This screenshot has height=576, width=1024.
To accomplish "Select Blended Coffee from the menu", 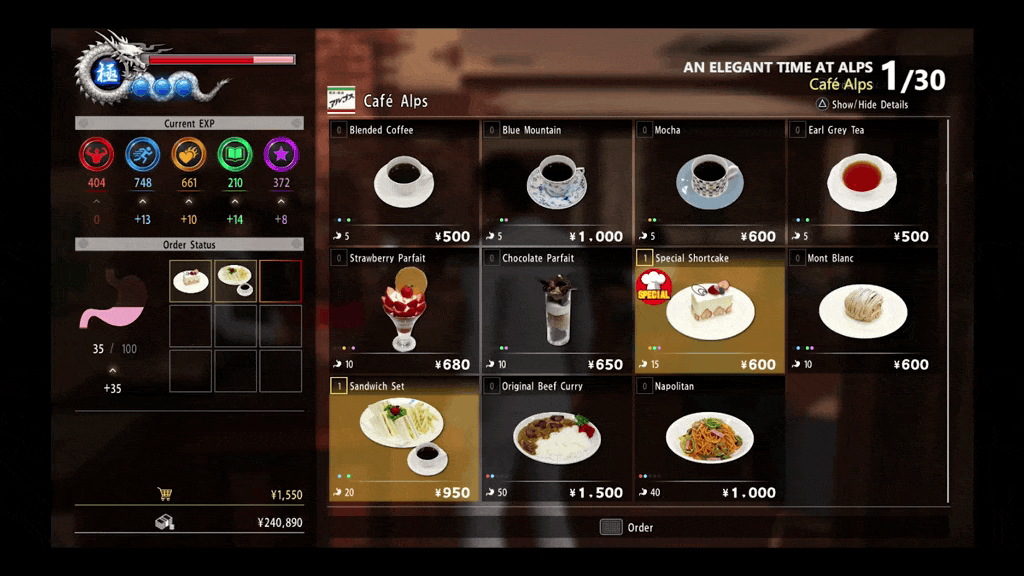I will point(404,182).
